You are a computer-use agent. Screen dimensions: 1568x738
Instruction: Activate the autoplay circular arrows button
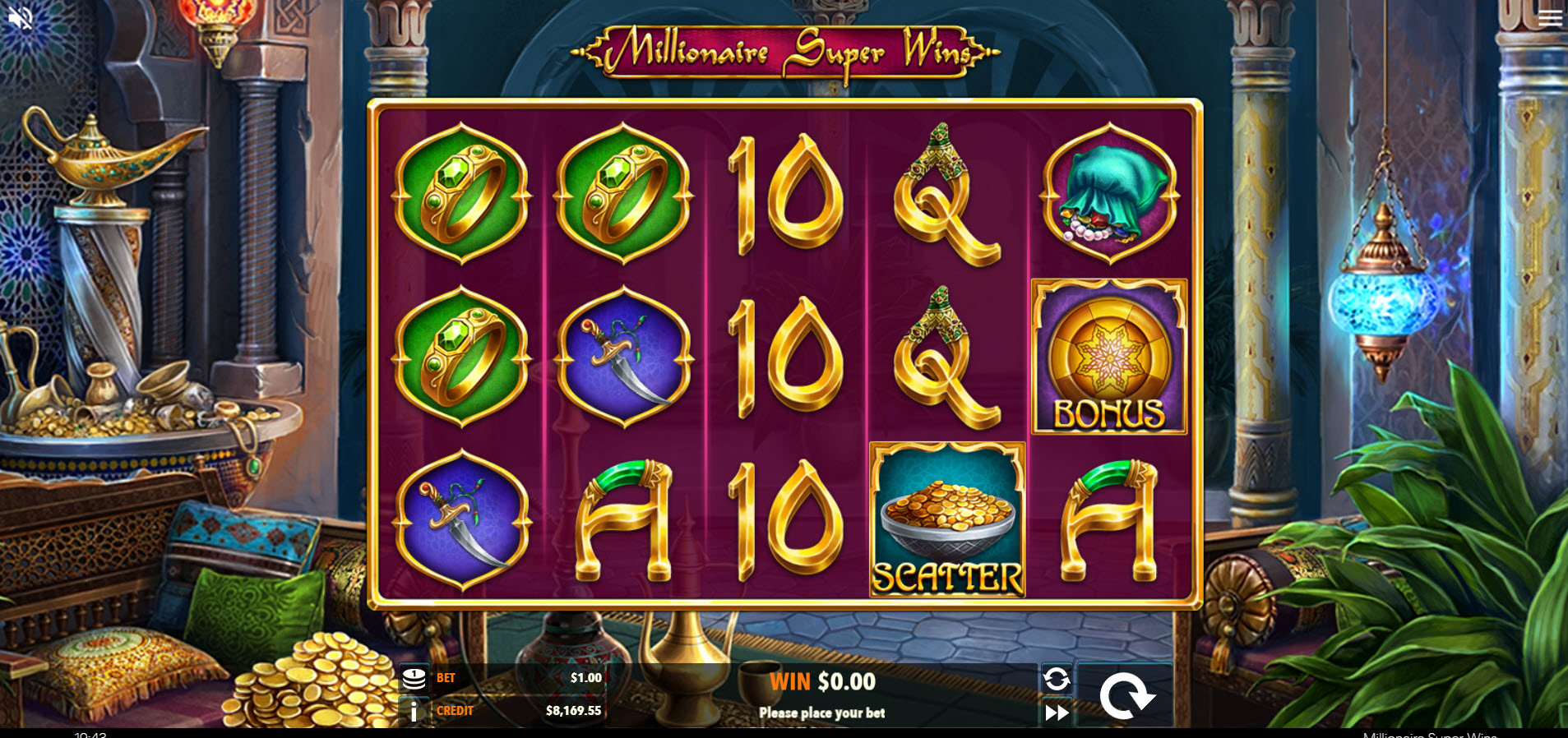tap(1057, 679)
